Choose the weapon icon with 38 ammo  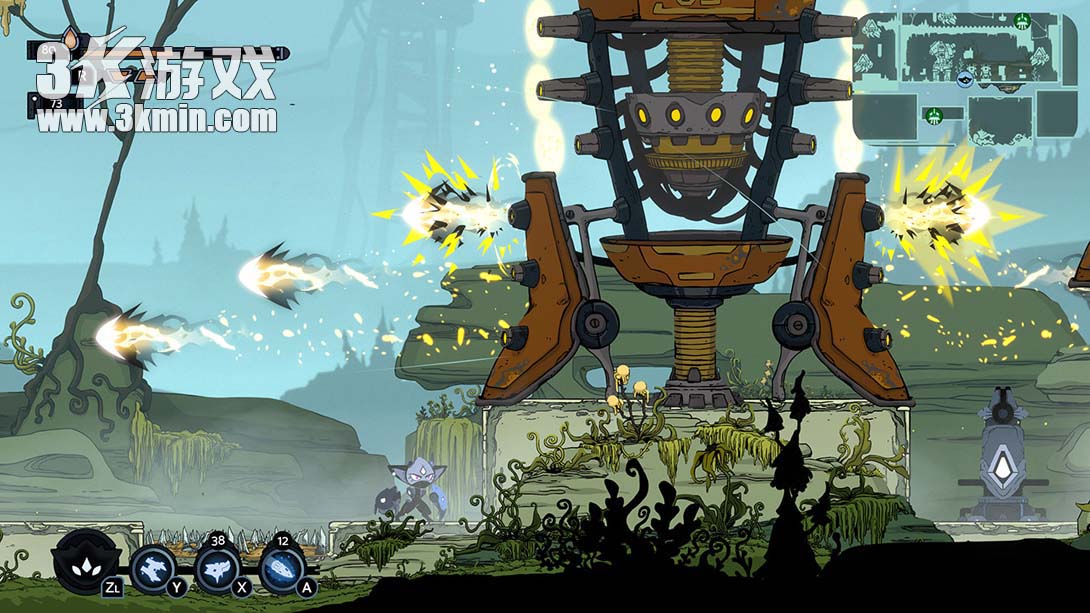click(x=218, y=570)
